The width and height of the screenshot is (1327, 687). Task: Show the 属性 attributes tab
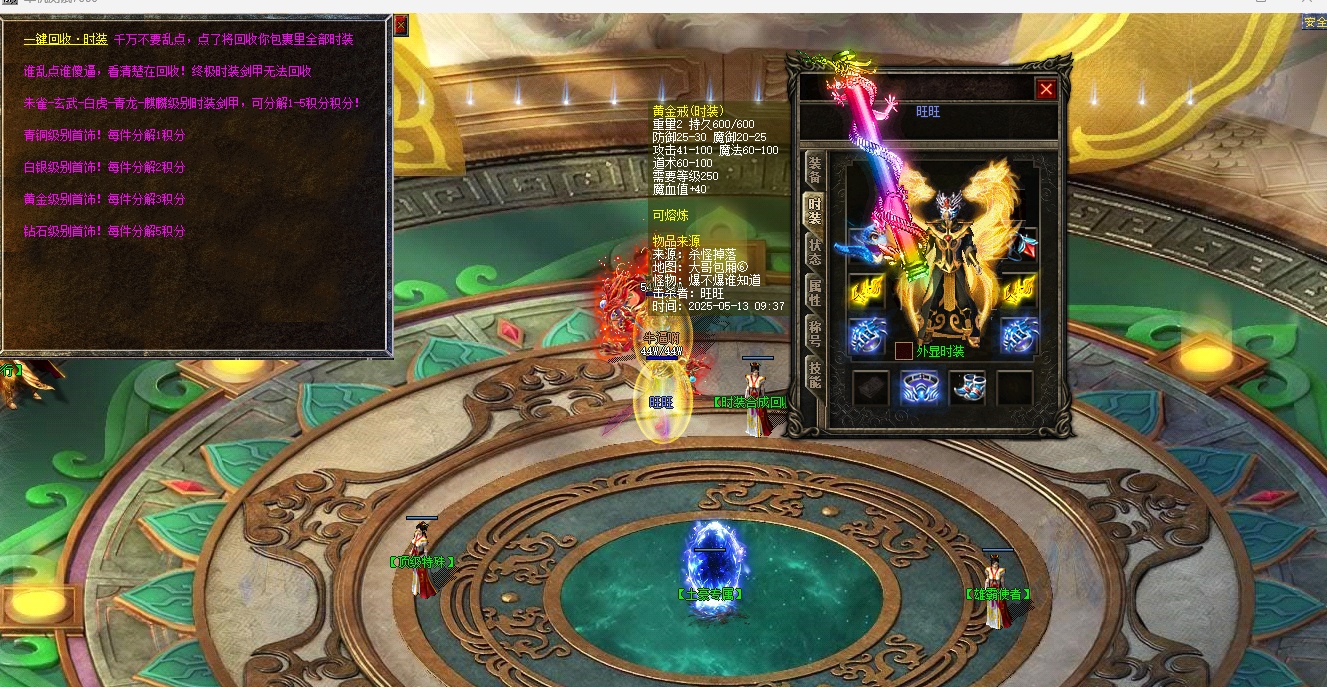[x=815, y=292]
